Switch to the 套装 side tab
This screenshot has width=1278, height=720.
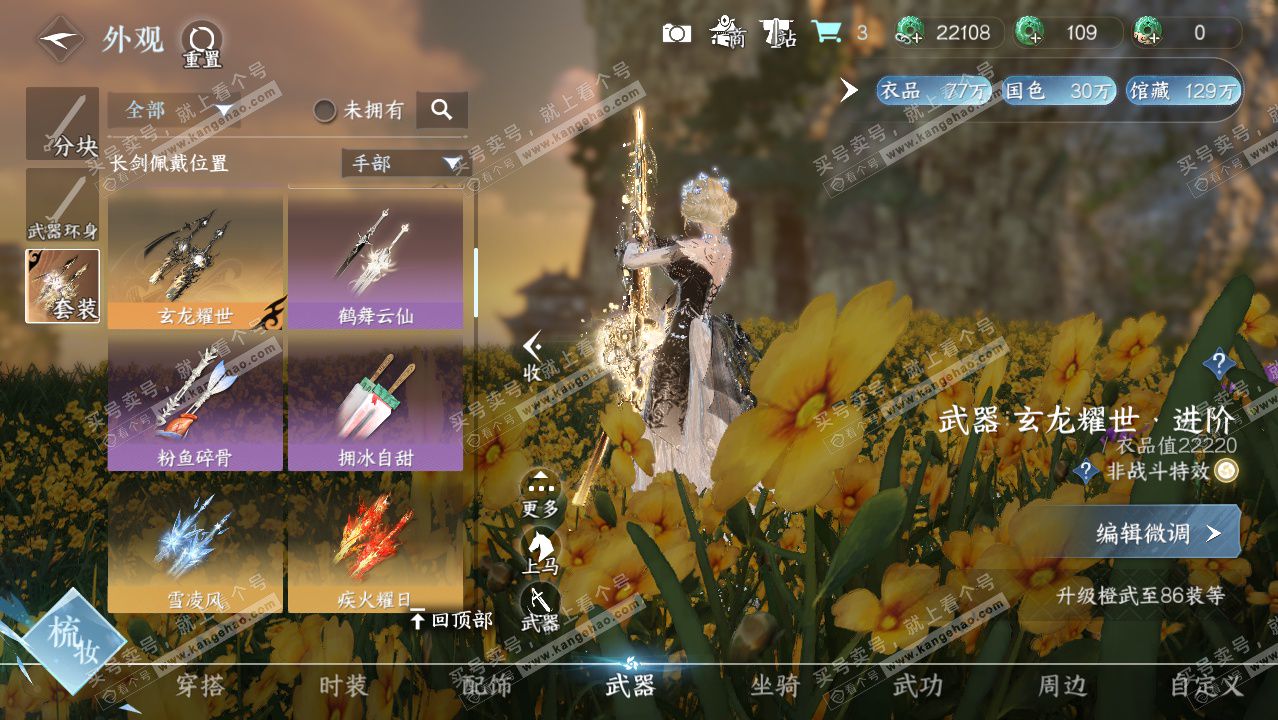[63, 286]
